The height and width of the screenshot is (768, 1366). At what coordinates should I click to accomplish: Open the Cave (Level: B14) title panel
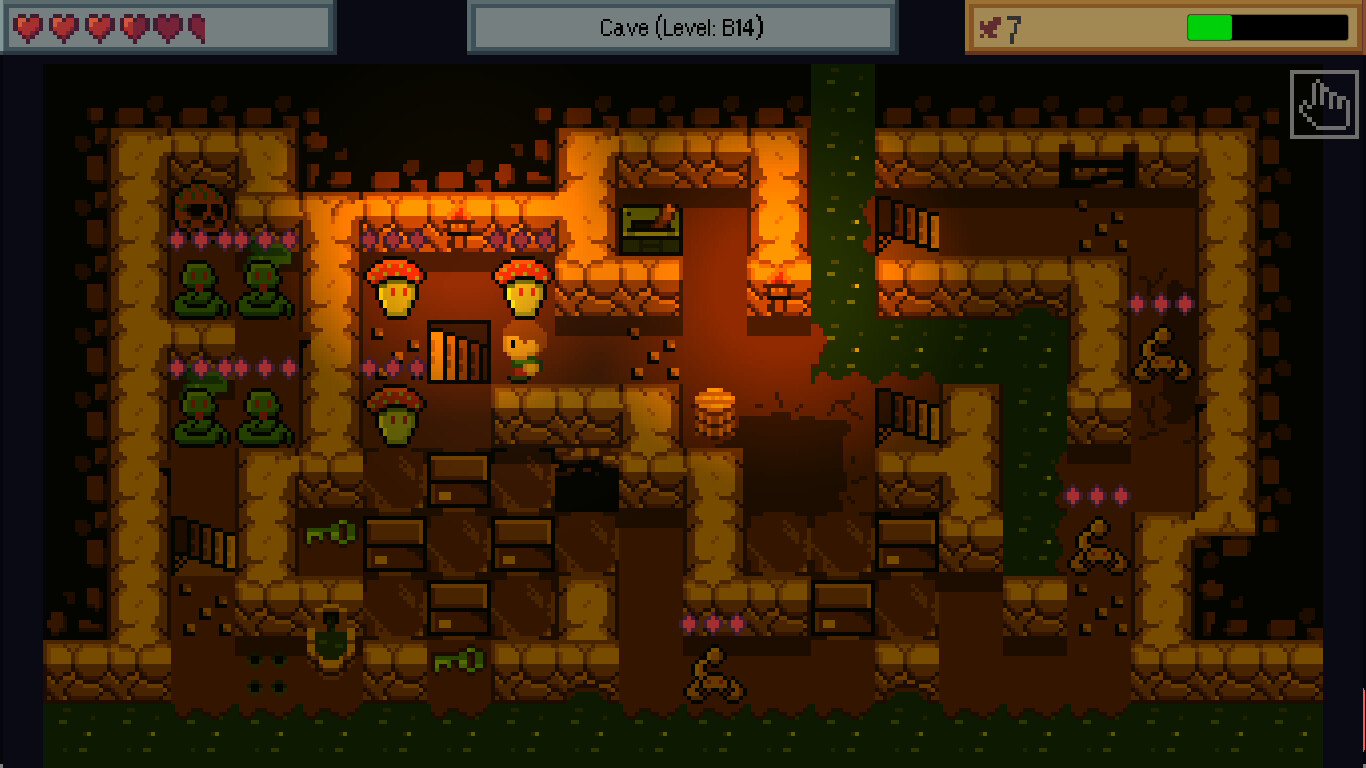pos(683,27)
